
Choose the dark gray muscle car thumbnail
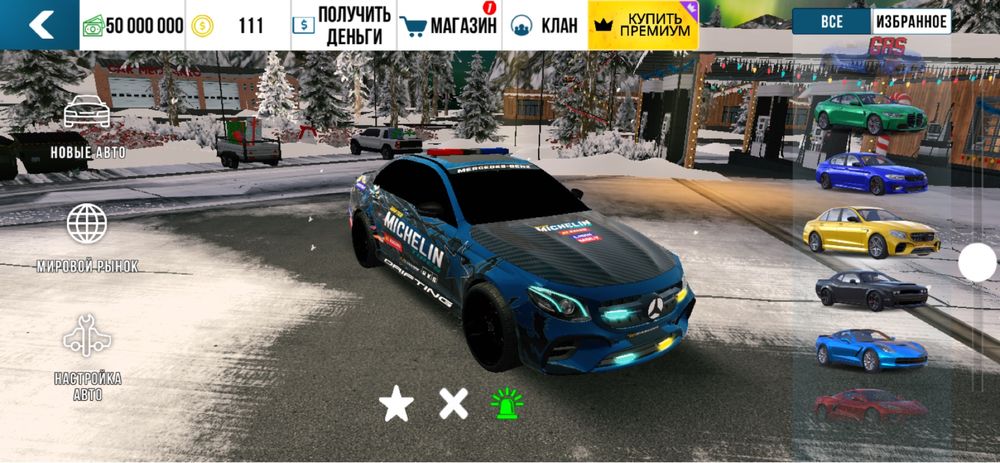click(870, 290)
